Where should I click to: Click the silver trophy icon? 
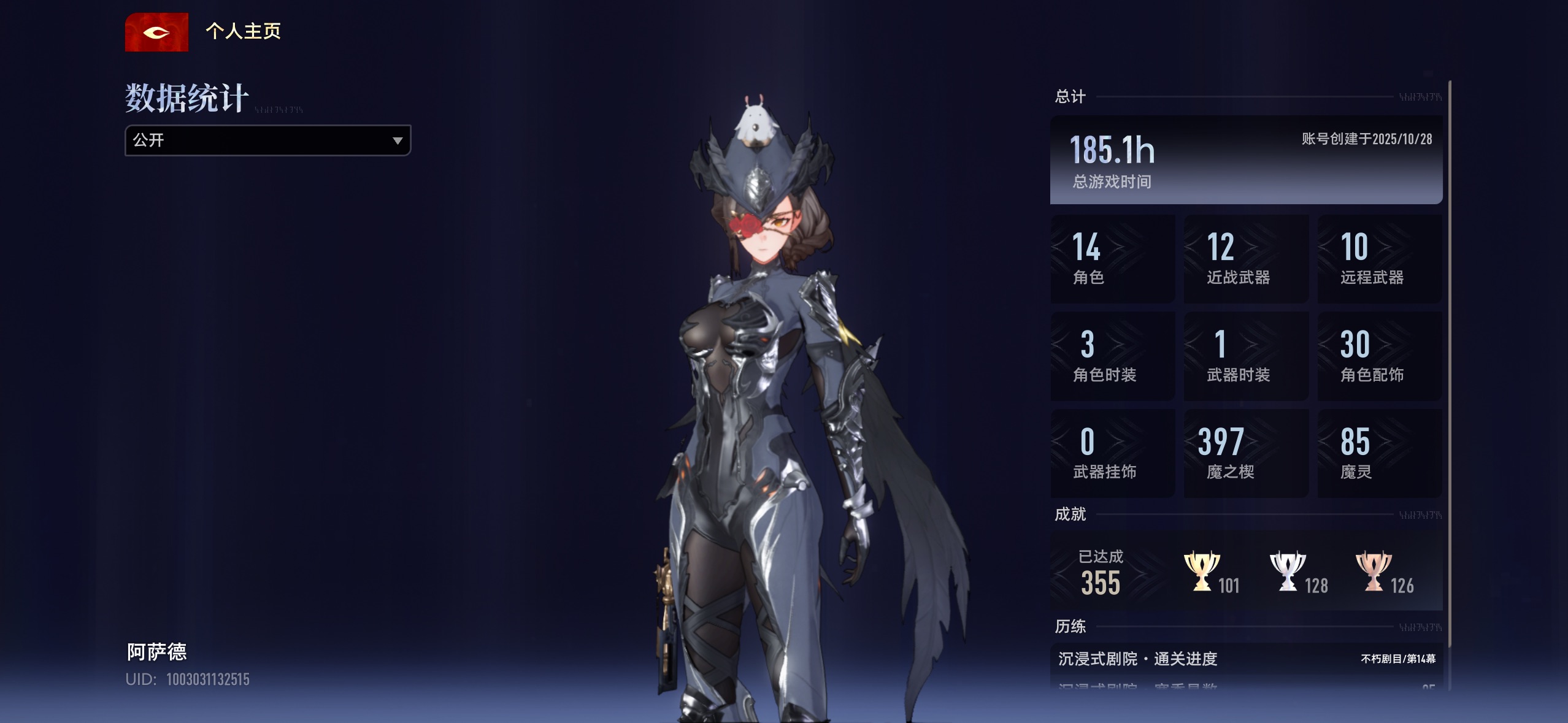tap(1287, 572)
